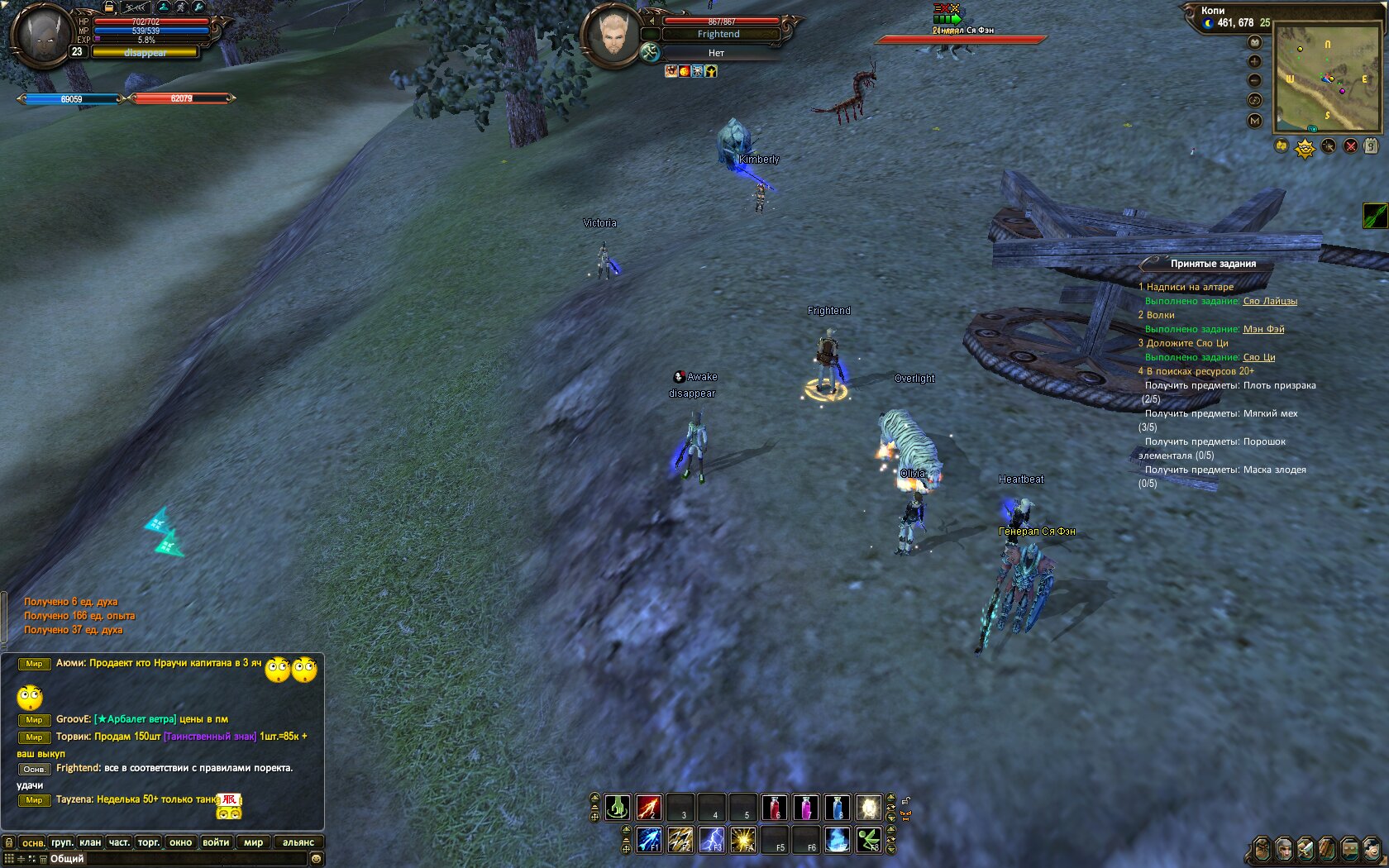Open the gear settings icon

point(1371,849)
